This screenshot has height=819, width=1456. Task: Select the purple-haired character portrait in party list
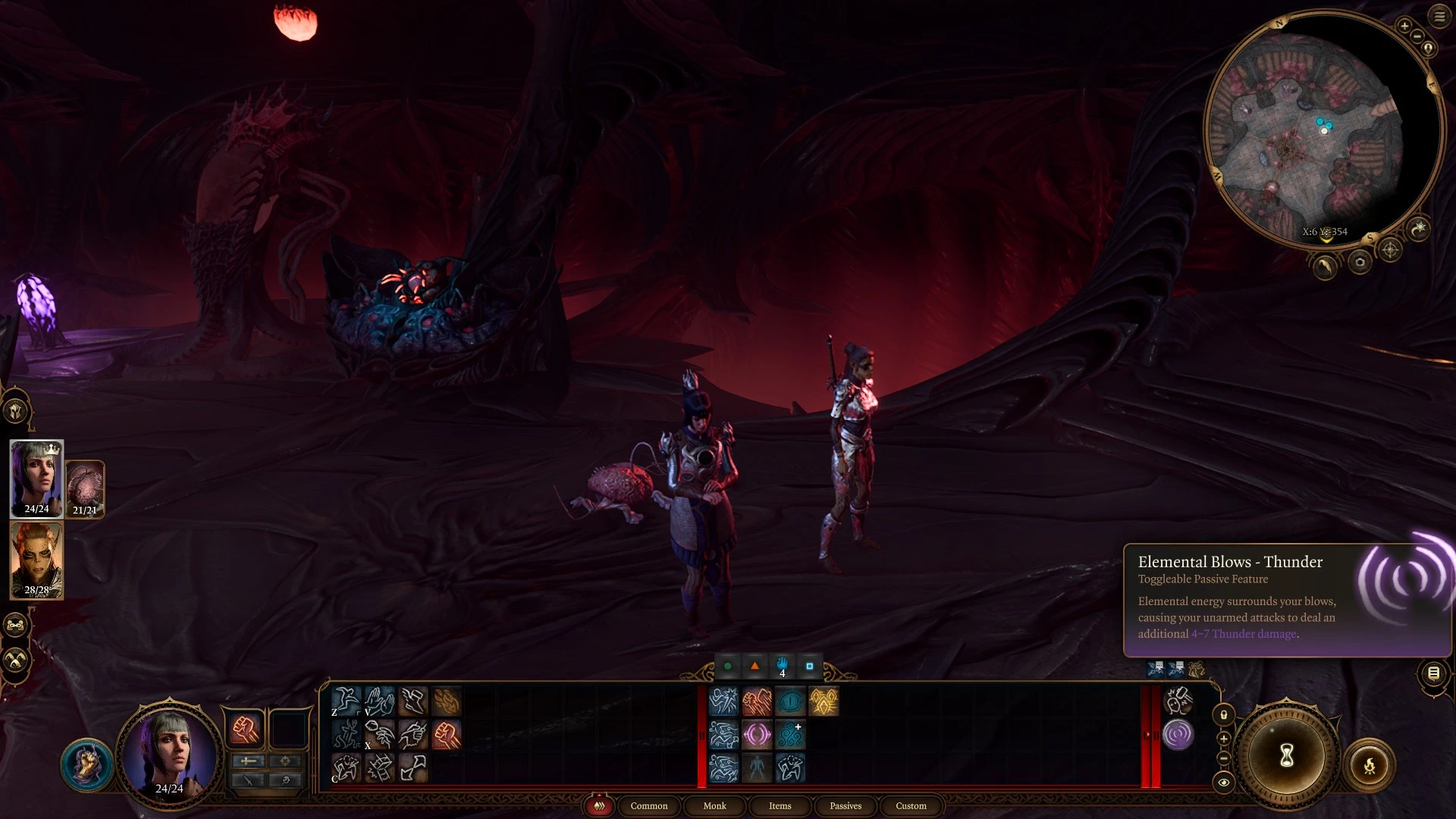[x=36, y=479]
